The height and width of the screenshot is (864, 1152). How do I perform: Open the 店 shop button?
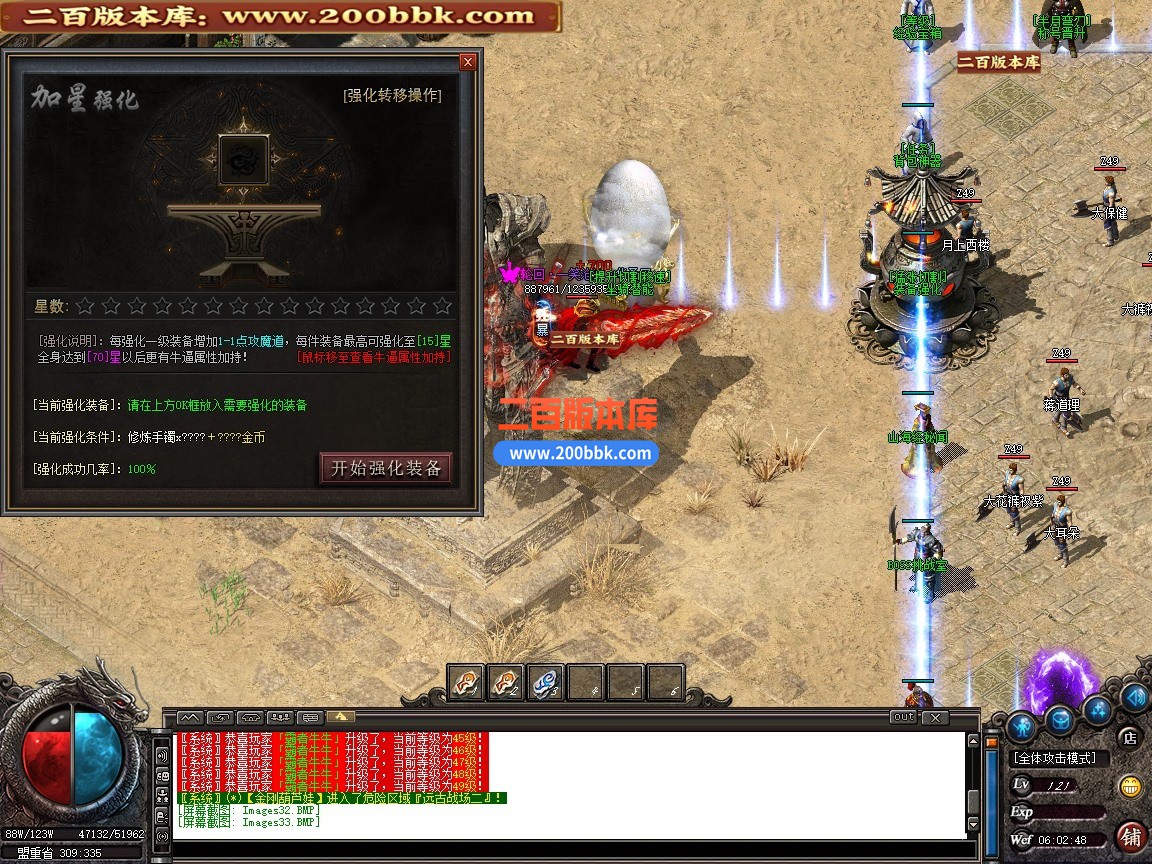click(1130, 738)
